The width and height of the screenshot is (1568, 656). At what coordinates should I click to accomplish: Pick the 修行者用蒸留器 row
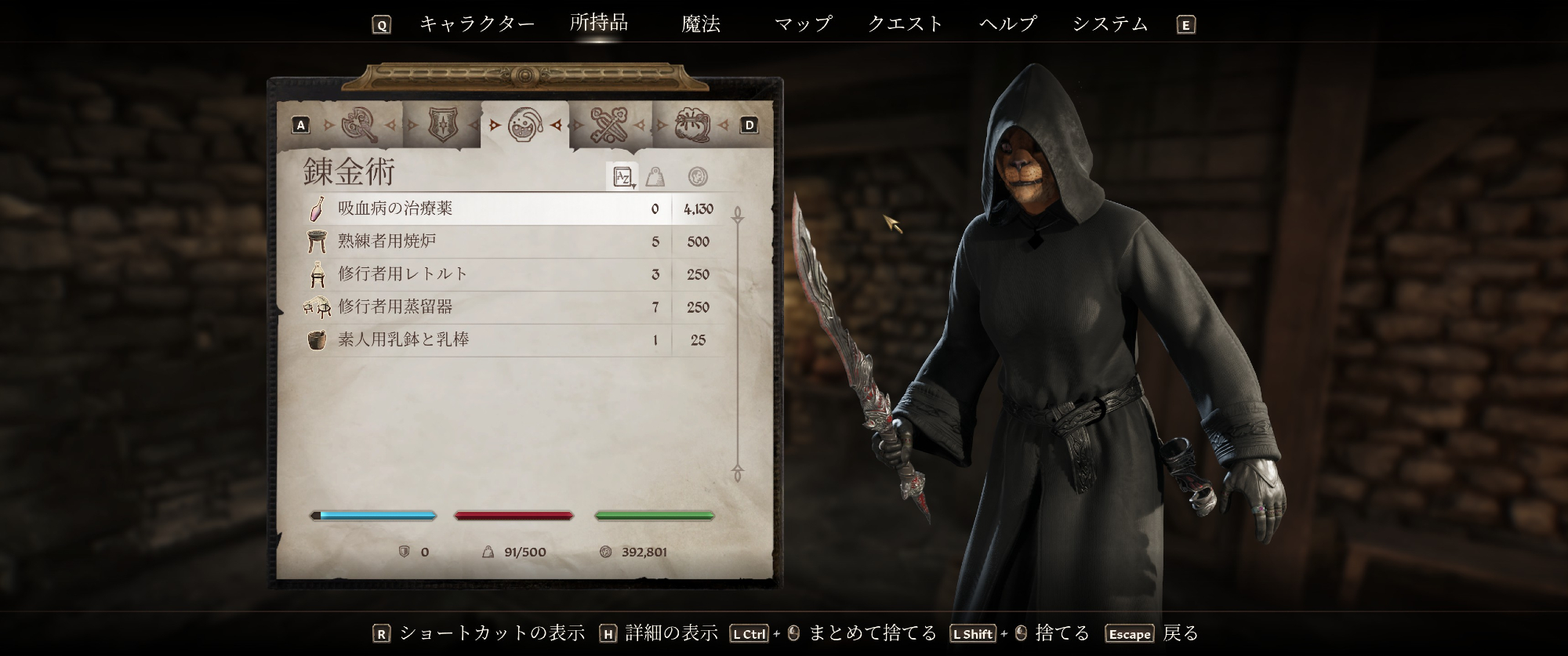486,307
